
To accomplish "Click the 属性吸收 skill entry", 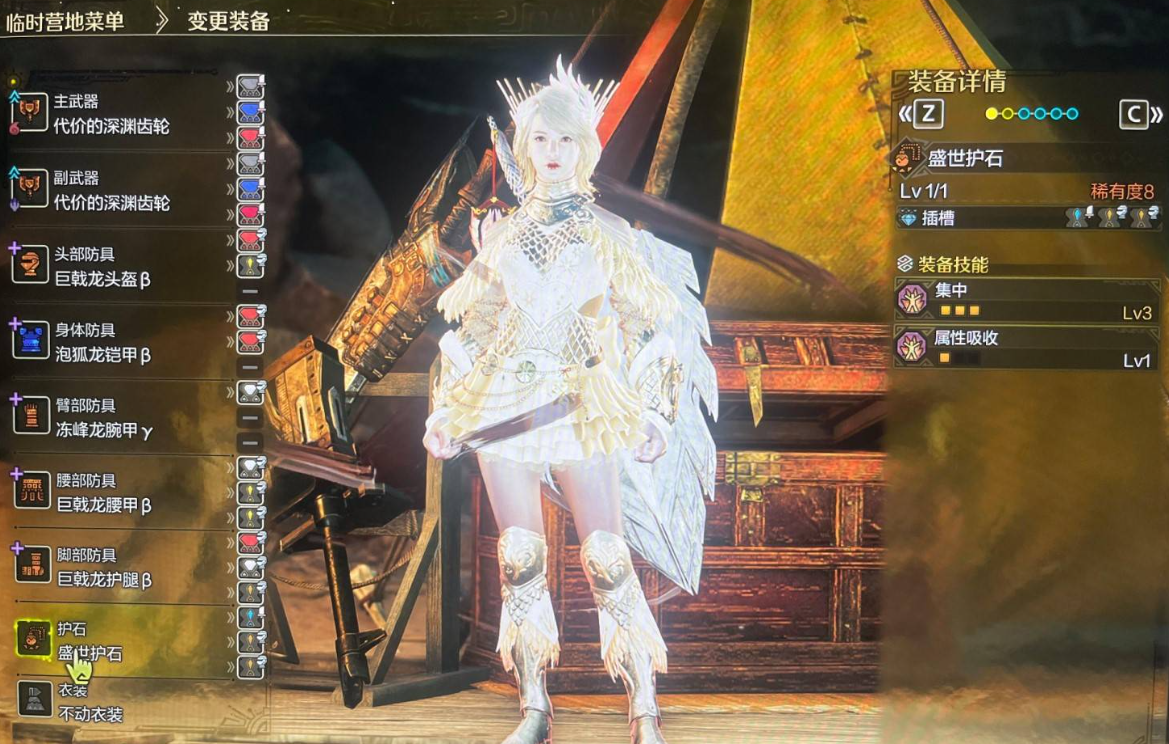I will click(x=1027, y=348).
